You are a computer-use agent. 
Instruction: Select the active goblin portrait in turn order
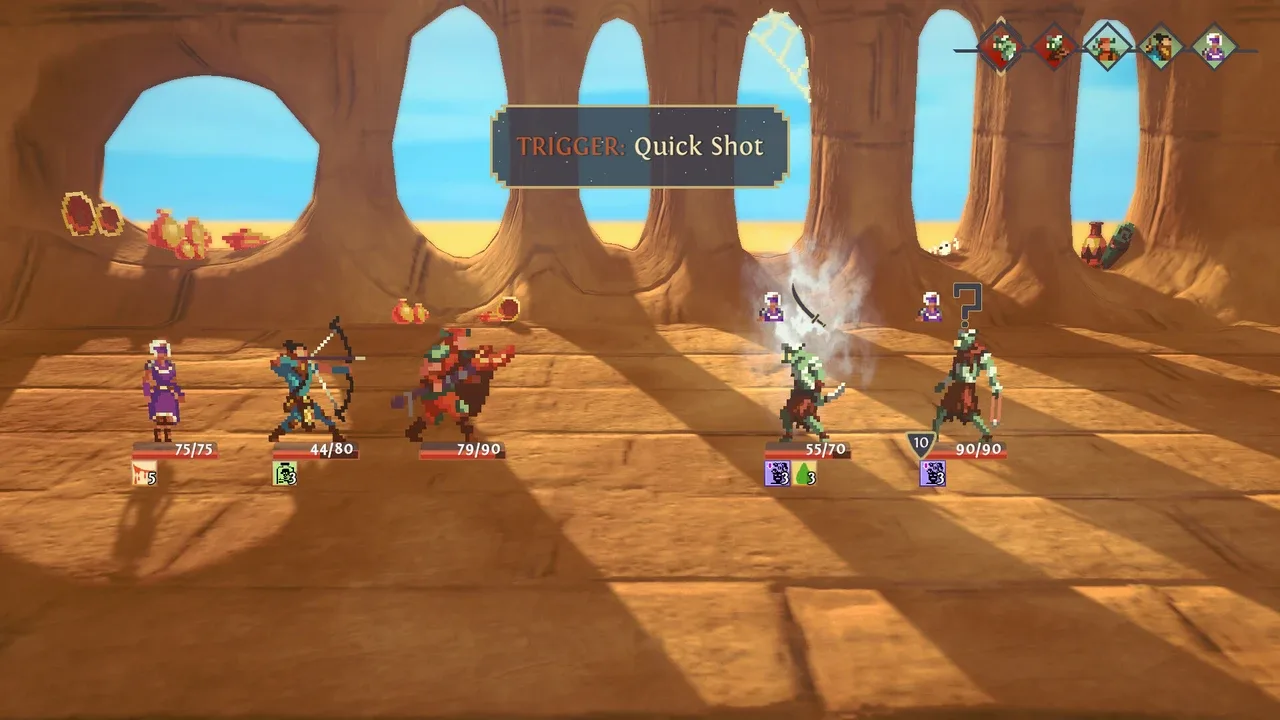pyautogui.click(x=1002, y=46)
